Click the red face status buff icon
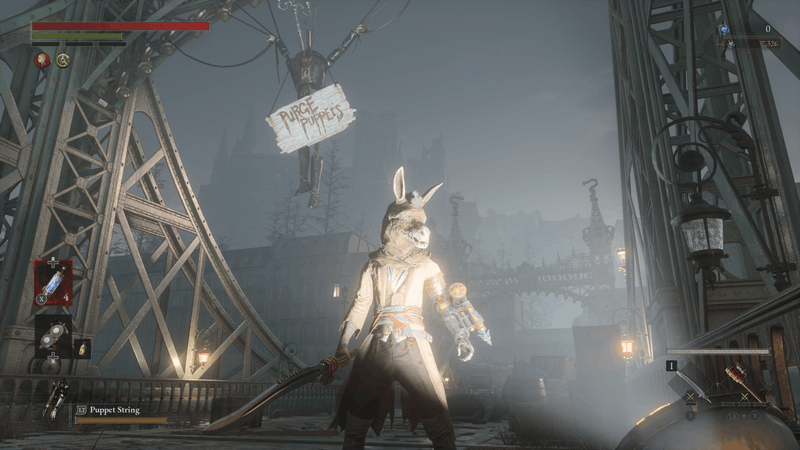 click(x=43, y=60)
